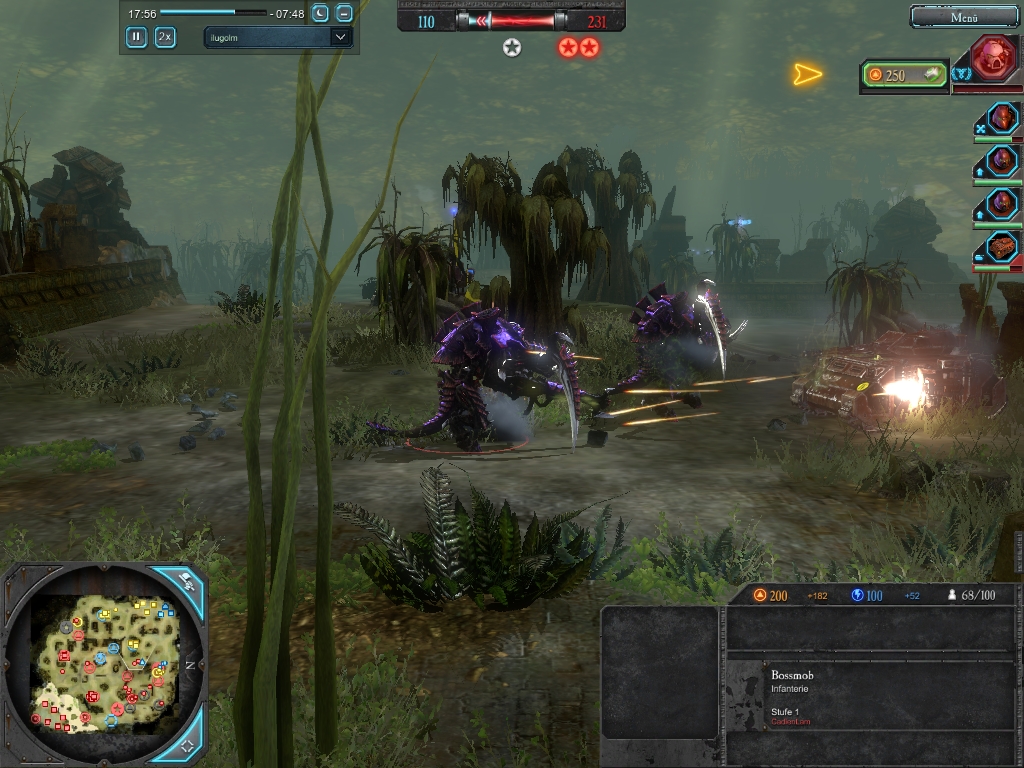Click the replay progress timeline bar
Screen dimensions: 1024x768
pos(214,13)
